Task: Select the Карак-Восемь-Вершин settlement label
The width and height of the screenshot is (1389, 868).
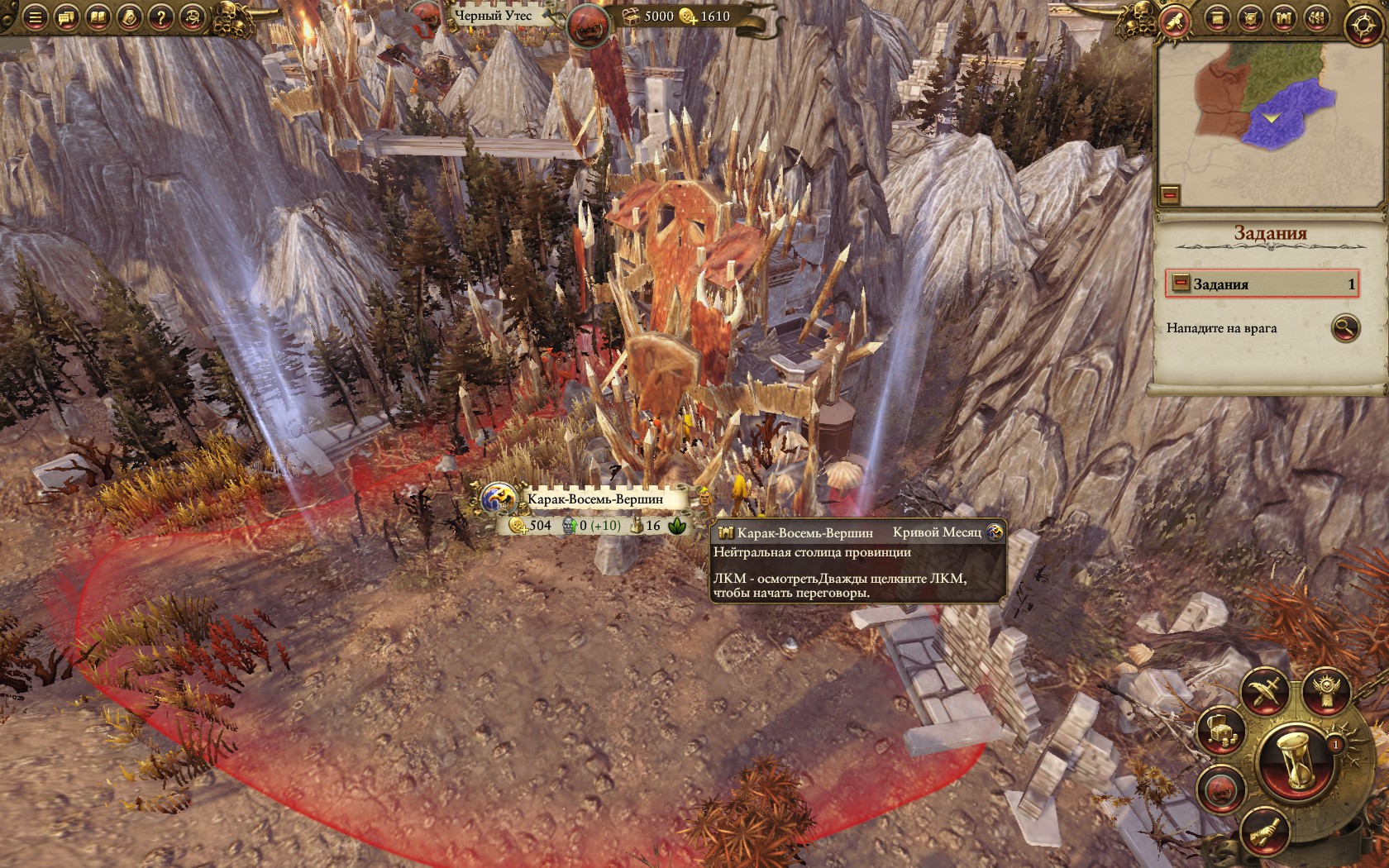Action: pyautogui.click(x=595, y=499)
